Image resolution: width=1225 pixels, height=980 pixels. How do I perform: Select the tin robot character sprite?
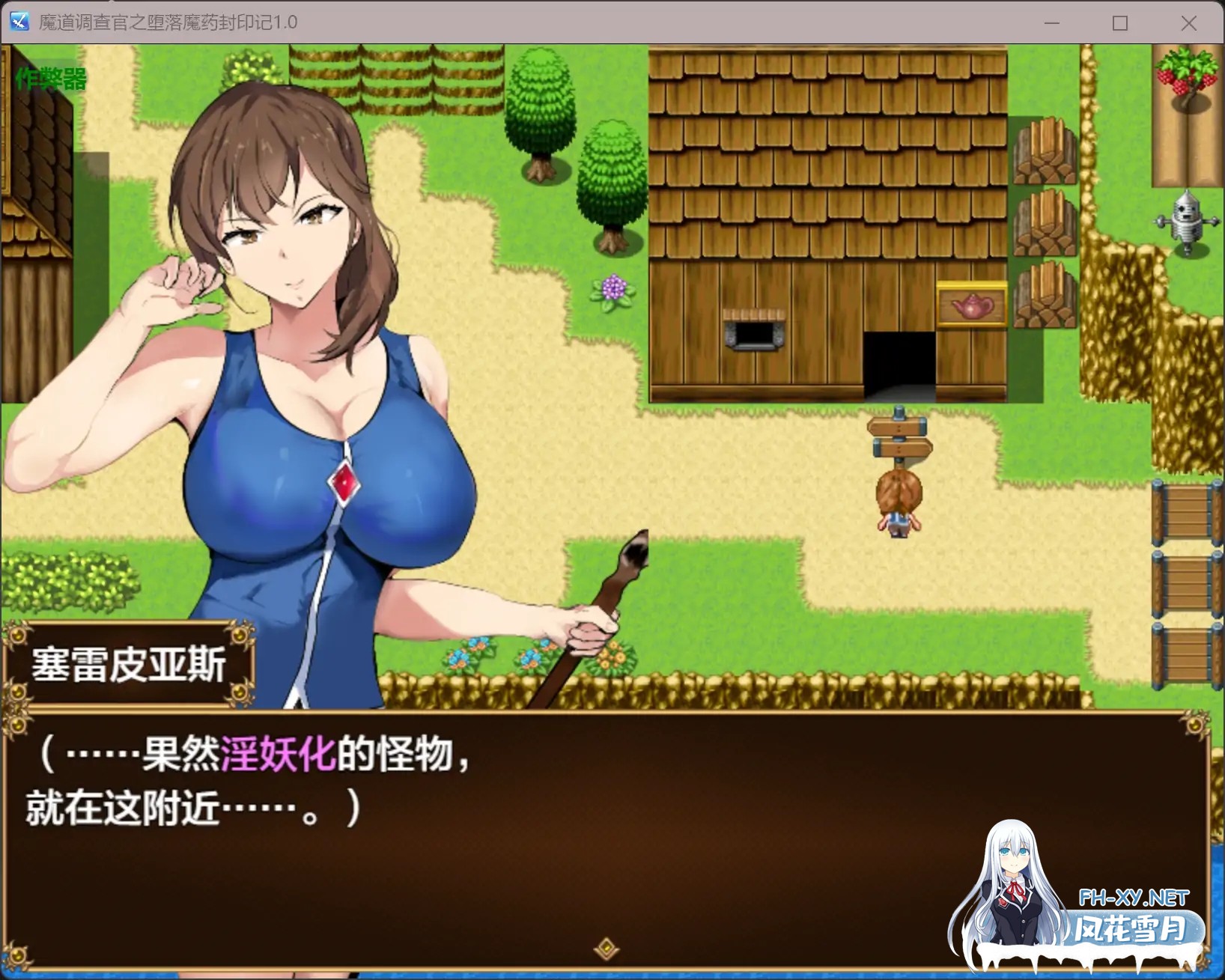1188,223
